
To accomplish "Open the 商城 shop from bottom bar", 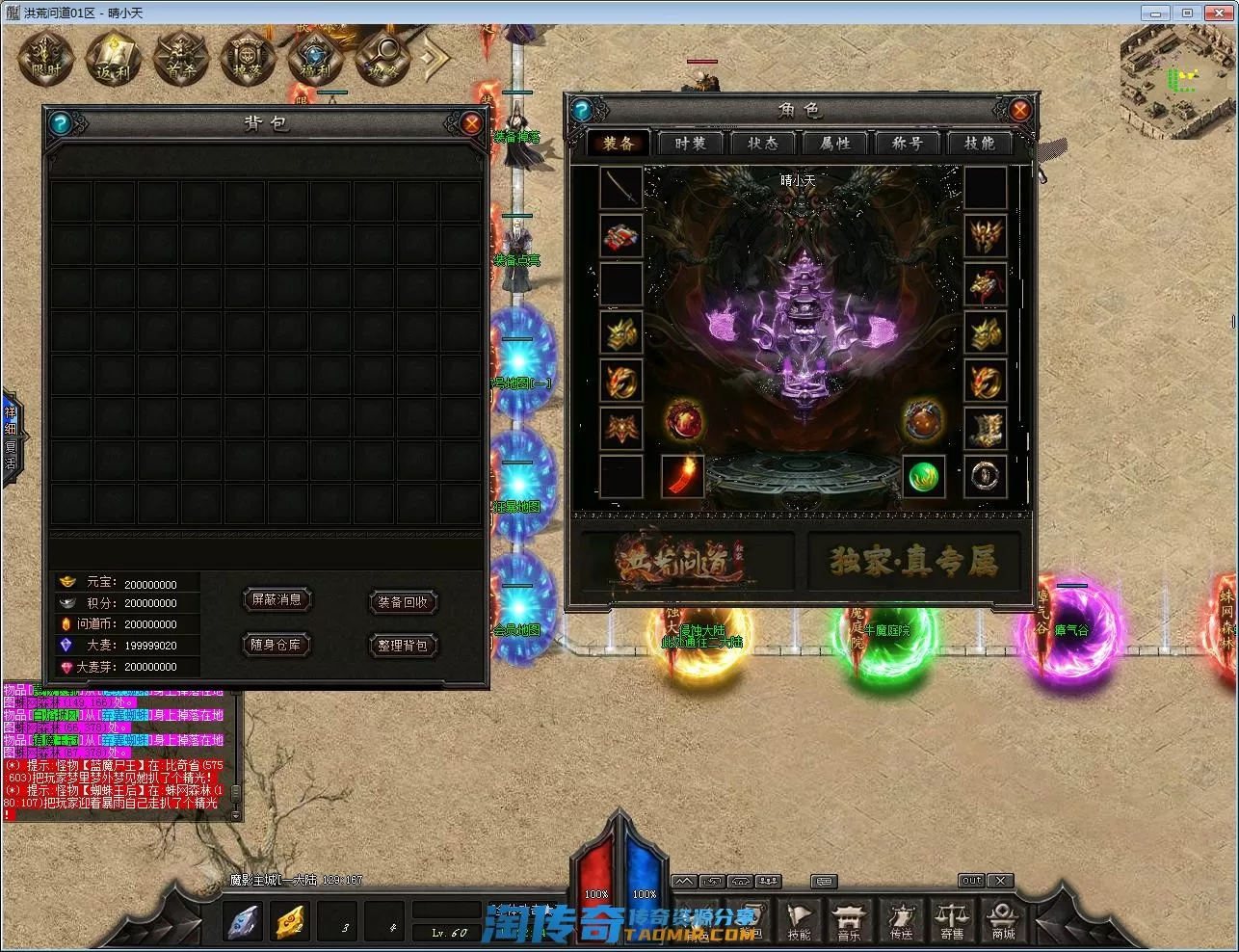I will [1003, 920].
